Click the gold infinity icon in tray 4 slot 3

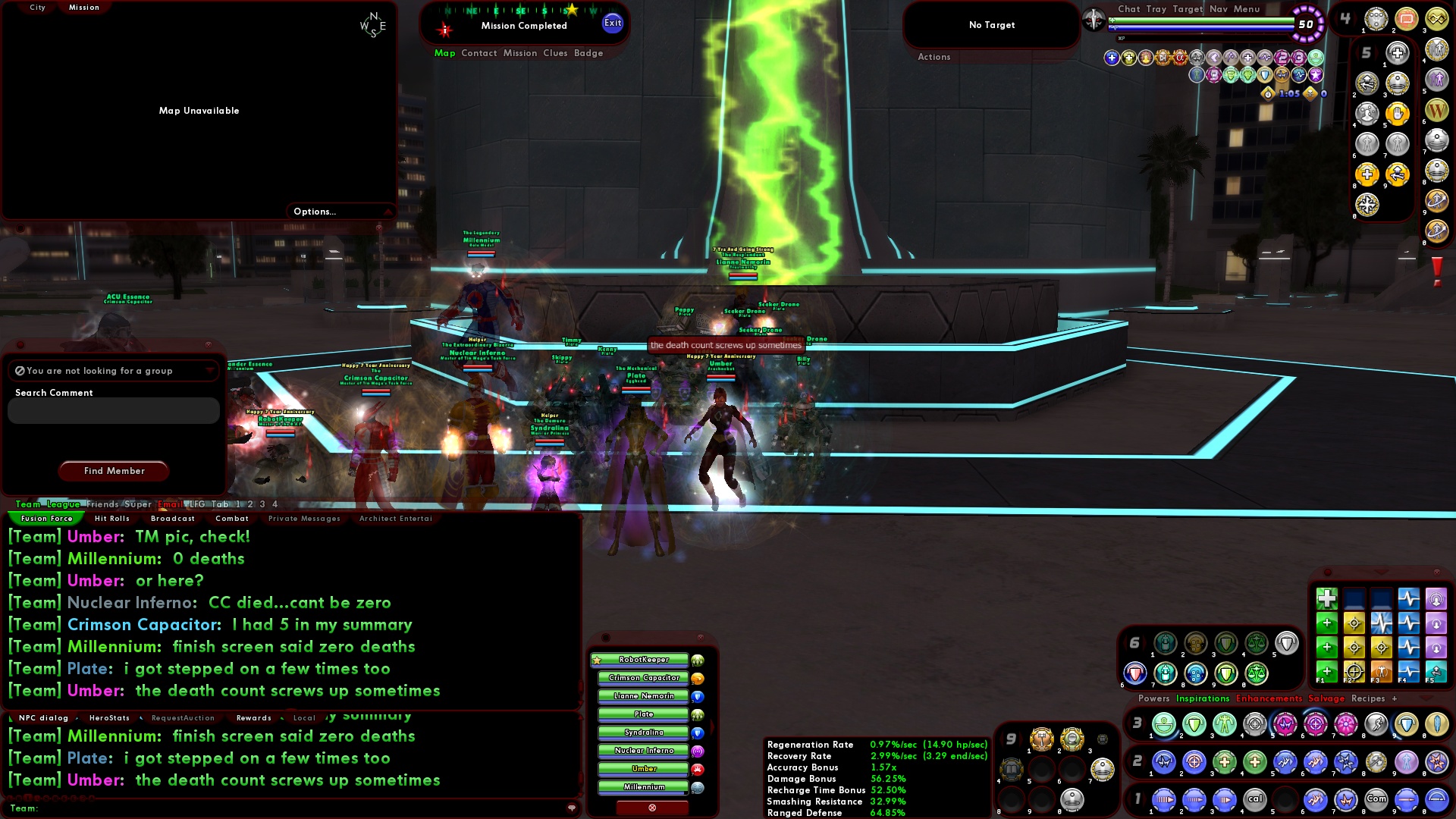point(1438,20)
